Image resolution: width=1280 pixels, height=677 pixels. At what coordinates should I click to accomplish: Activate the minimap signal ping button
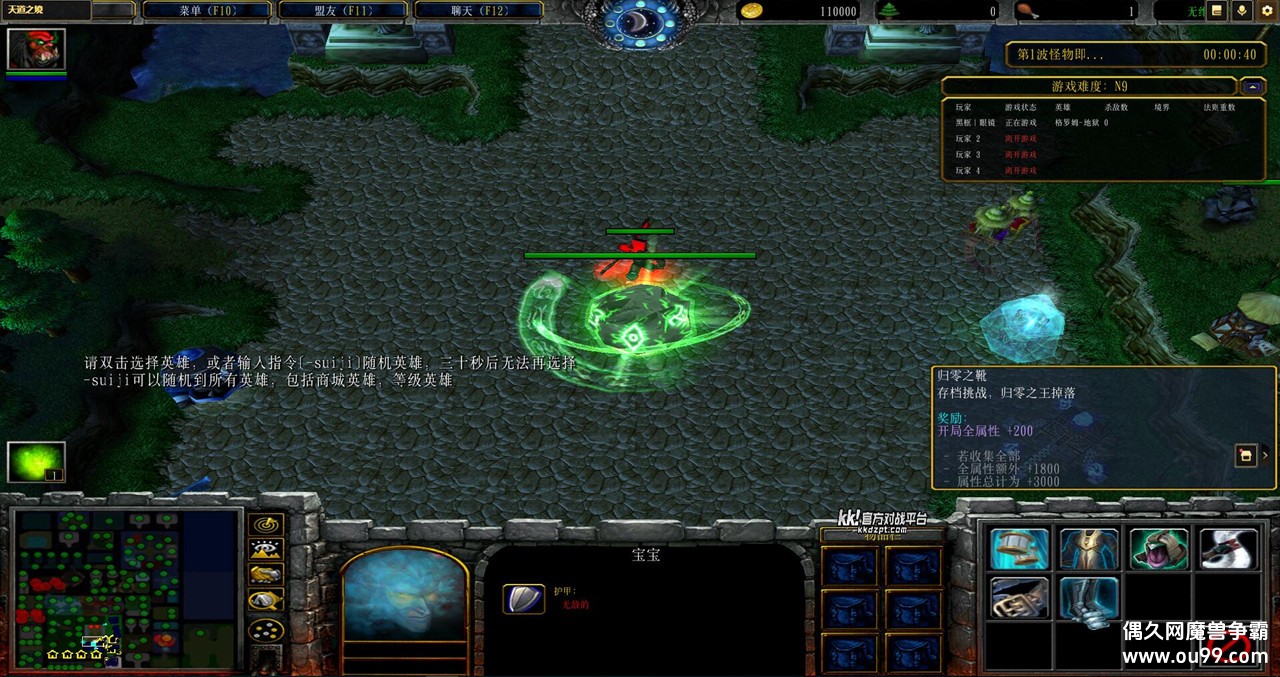coord(266,524)
